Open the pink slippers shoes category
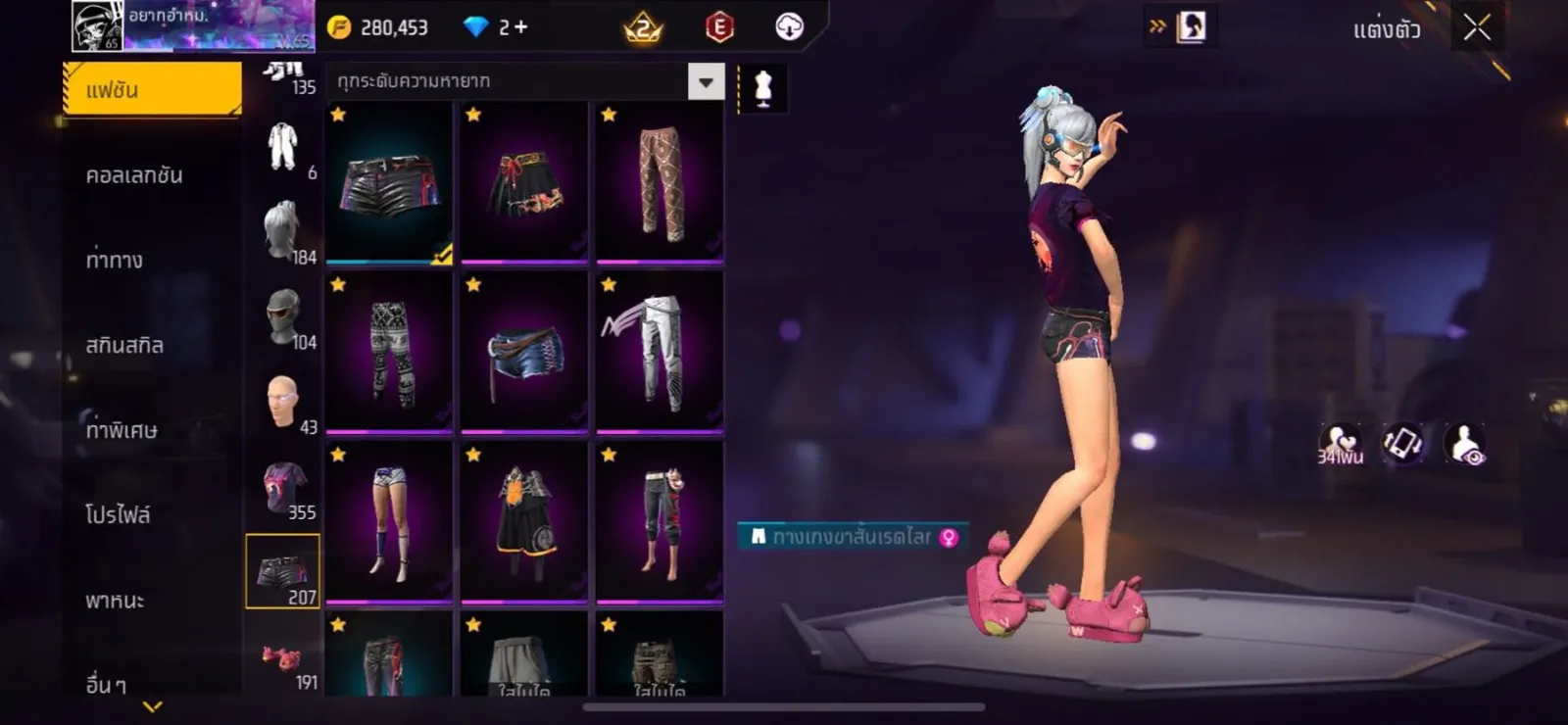The height and width of the screenshot is (725, 1568). click(284, 660)
